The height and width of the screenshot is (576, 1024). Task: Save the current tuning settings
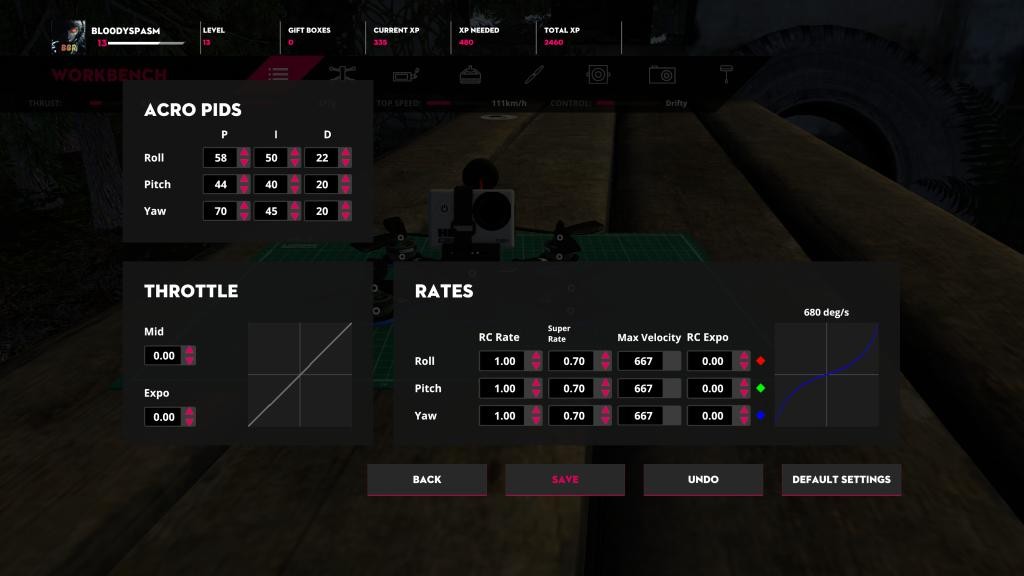point(565,480)
